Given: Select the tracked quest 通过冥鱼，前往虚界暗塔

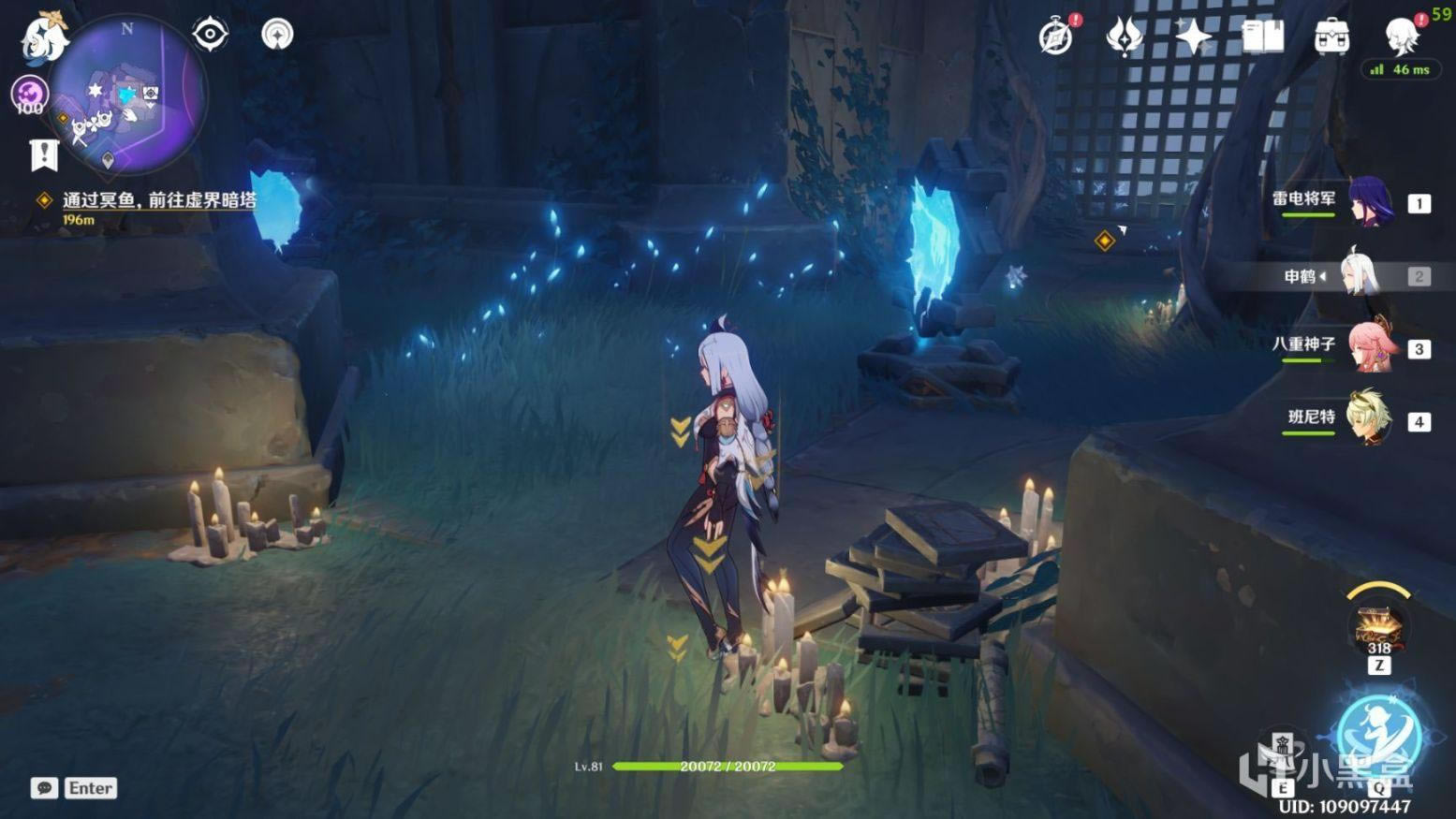Looking at the screenshot, I should (x=158, y=200).
